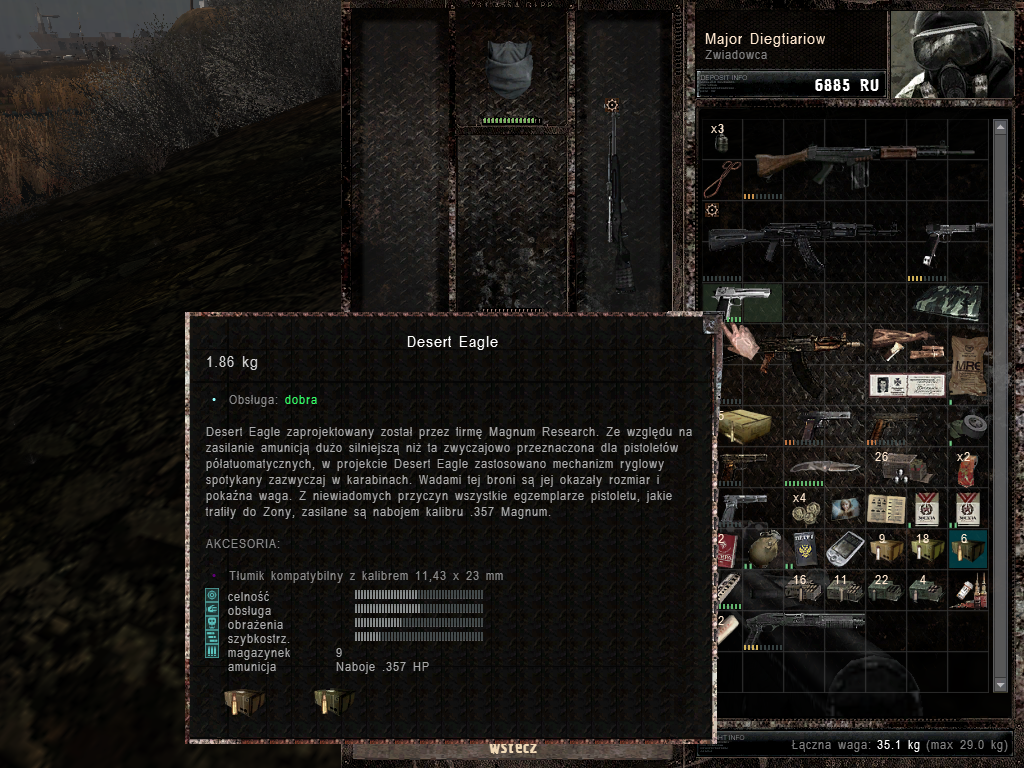Click the inventory scrollbar up arrow
The image size is (1024, 768).
pos(1000,127)
